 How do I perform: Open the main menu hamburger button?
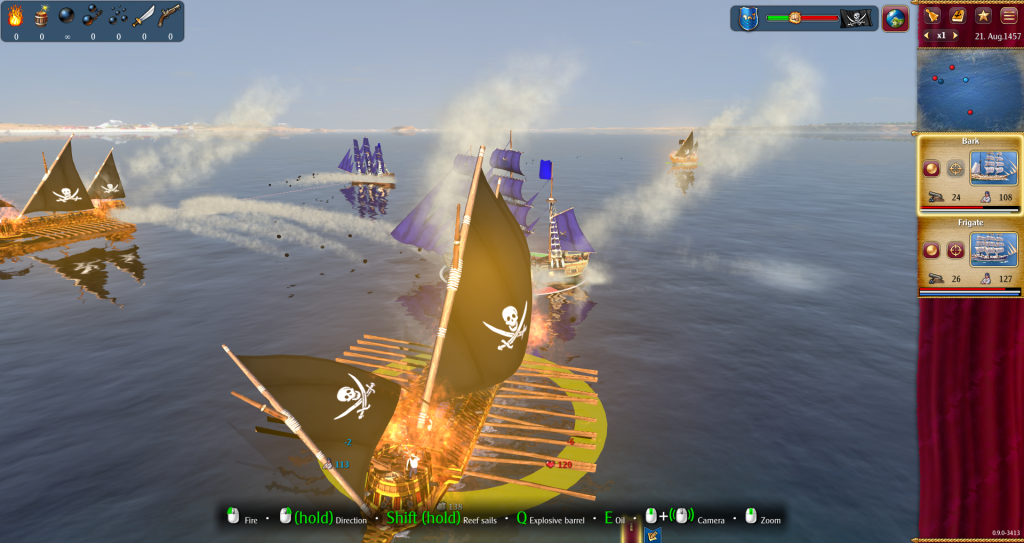[1008, 15]
